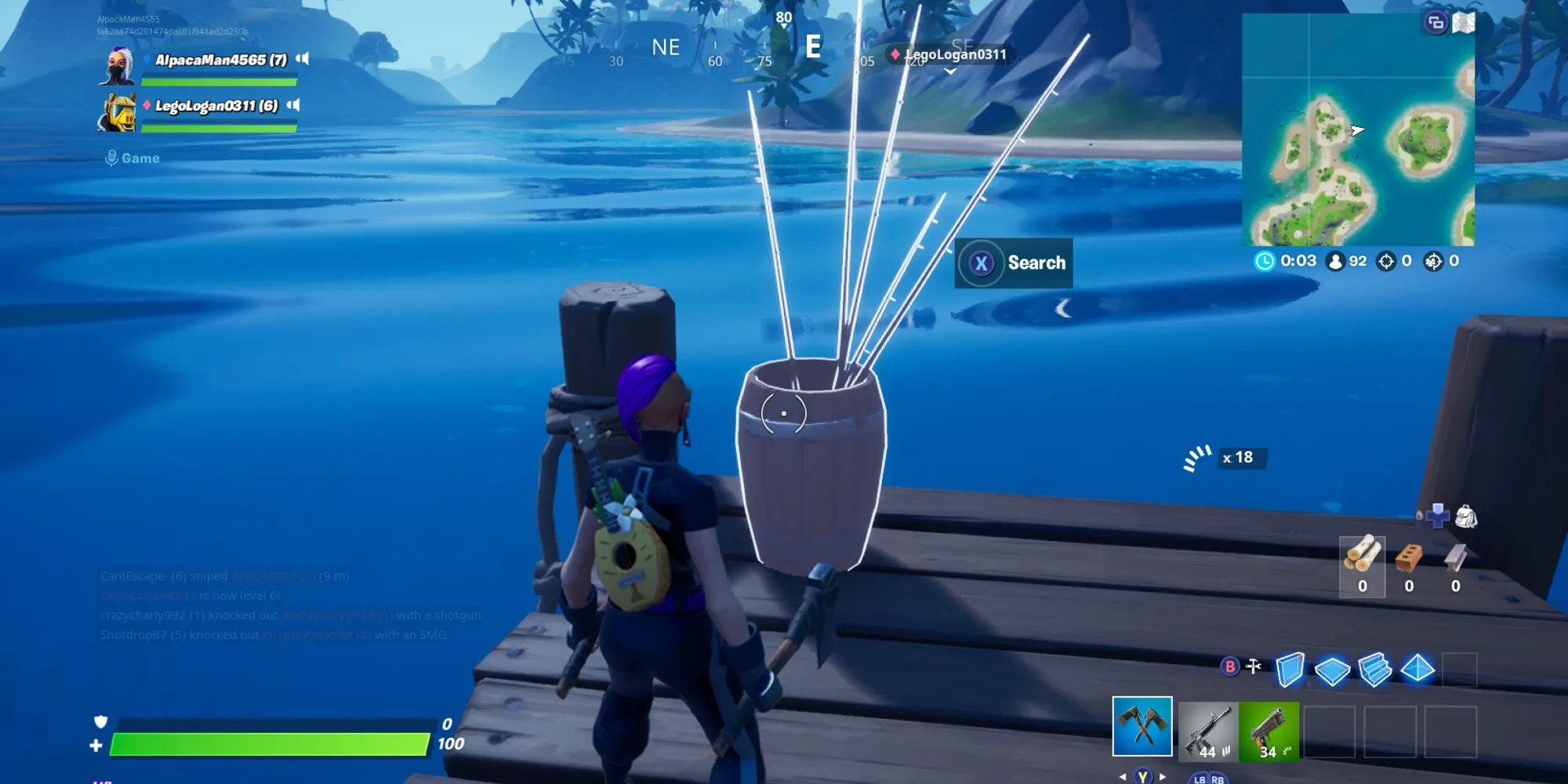The image size is (1568, 784).
Task: Select the pickaxe in the first hotbar slot
Action: (x=1142, y=726)
